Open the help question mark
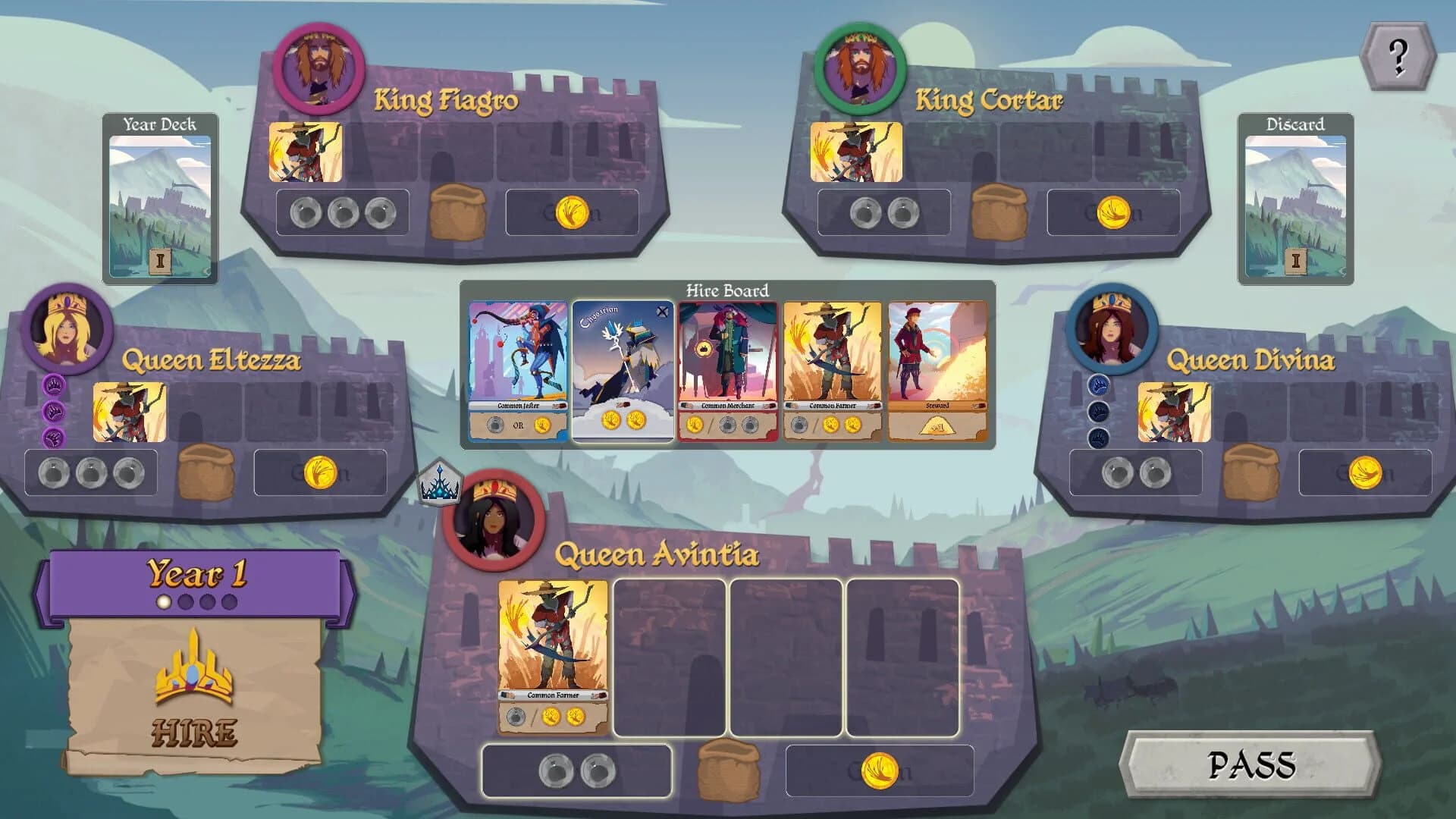 tap(1398, 54)
